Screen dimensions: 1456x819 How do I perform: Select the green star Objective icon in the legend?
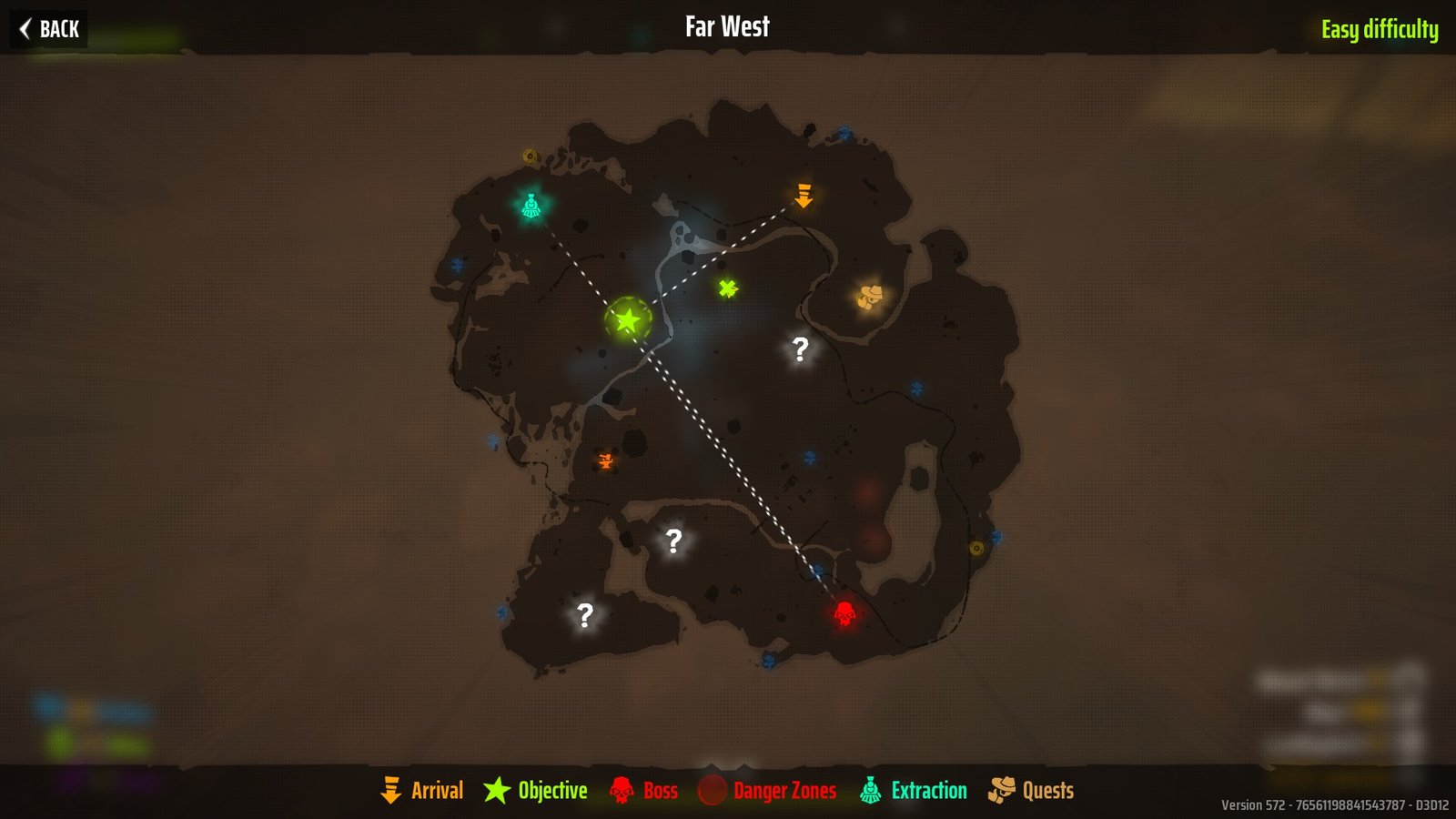(x=496, y=790)
